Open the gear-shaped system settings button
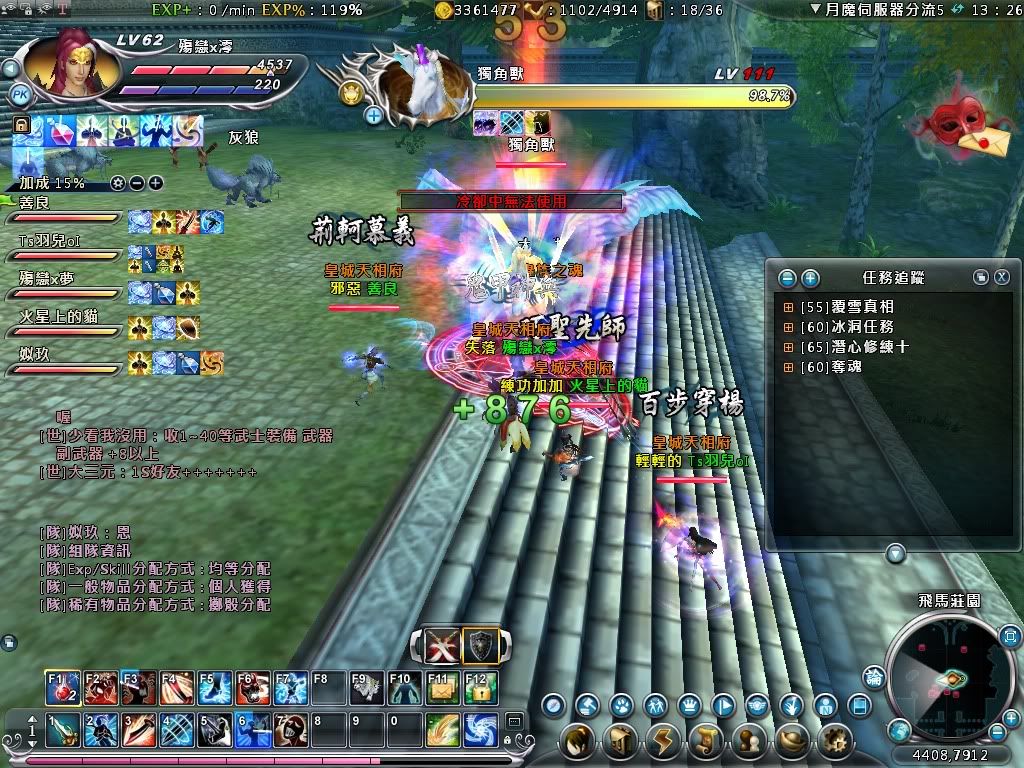Viewport: 1024px width, 768px height. point(835,741)
